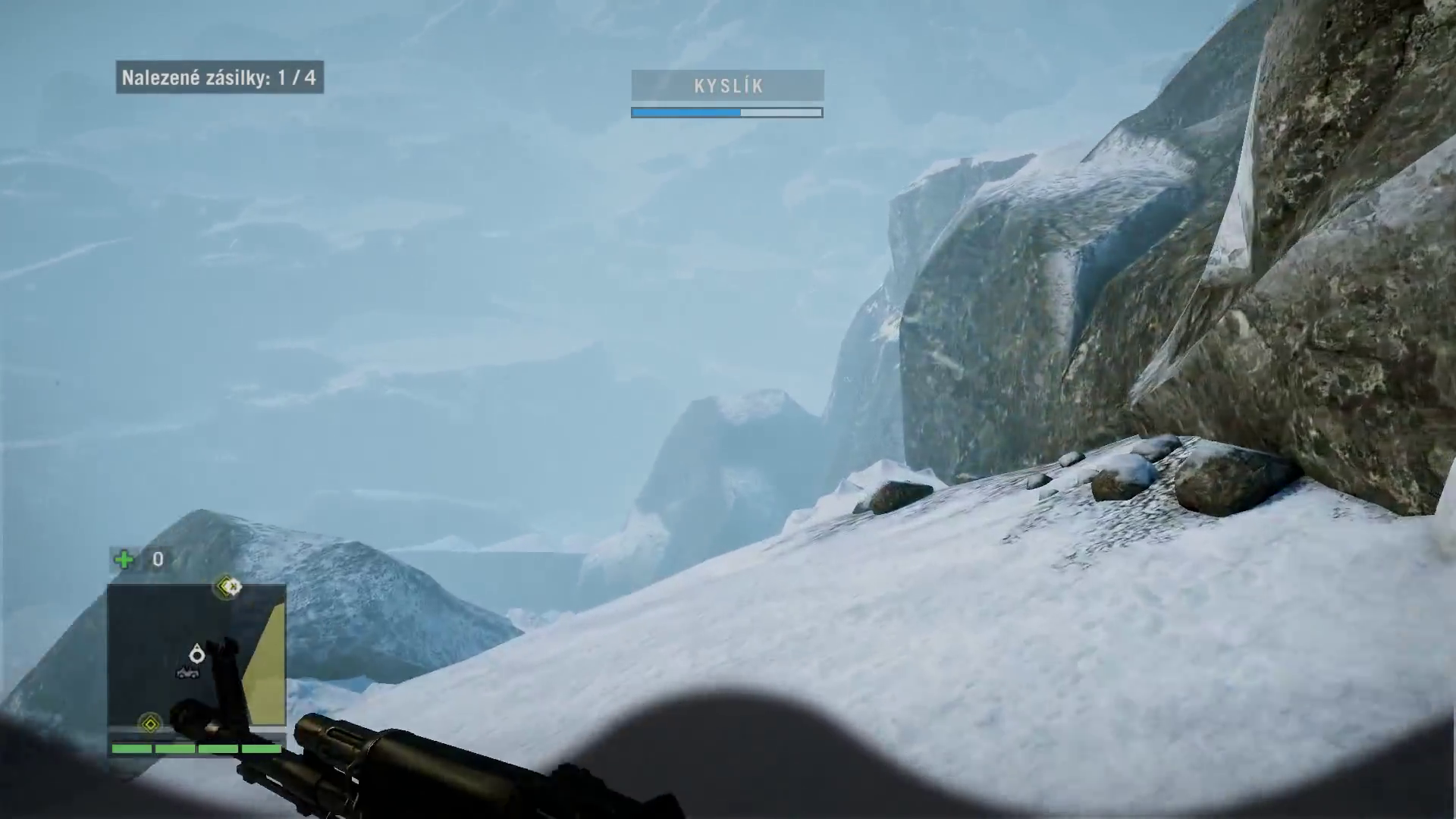The height and width of the screenshot is (819, 1456).
Task: Click the 'Nalezené zásilky' objective tracker
Action: pyautogui.click(x=219, y=77)
